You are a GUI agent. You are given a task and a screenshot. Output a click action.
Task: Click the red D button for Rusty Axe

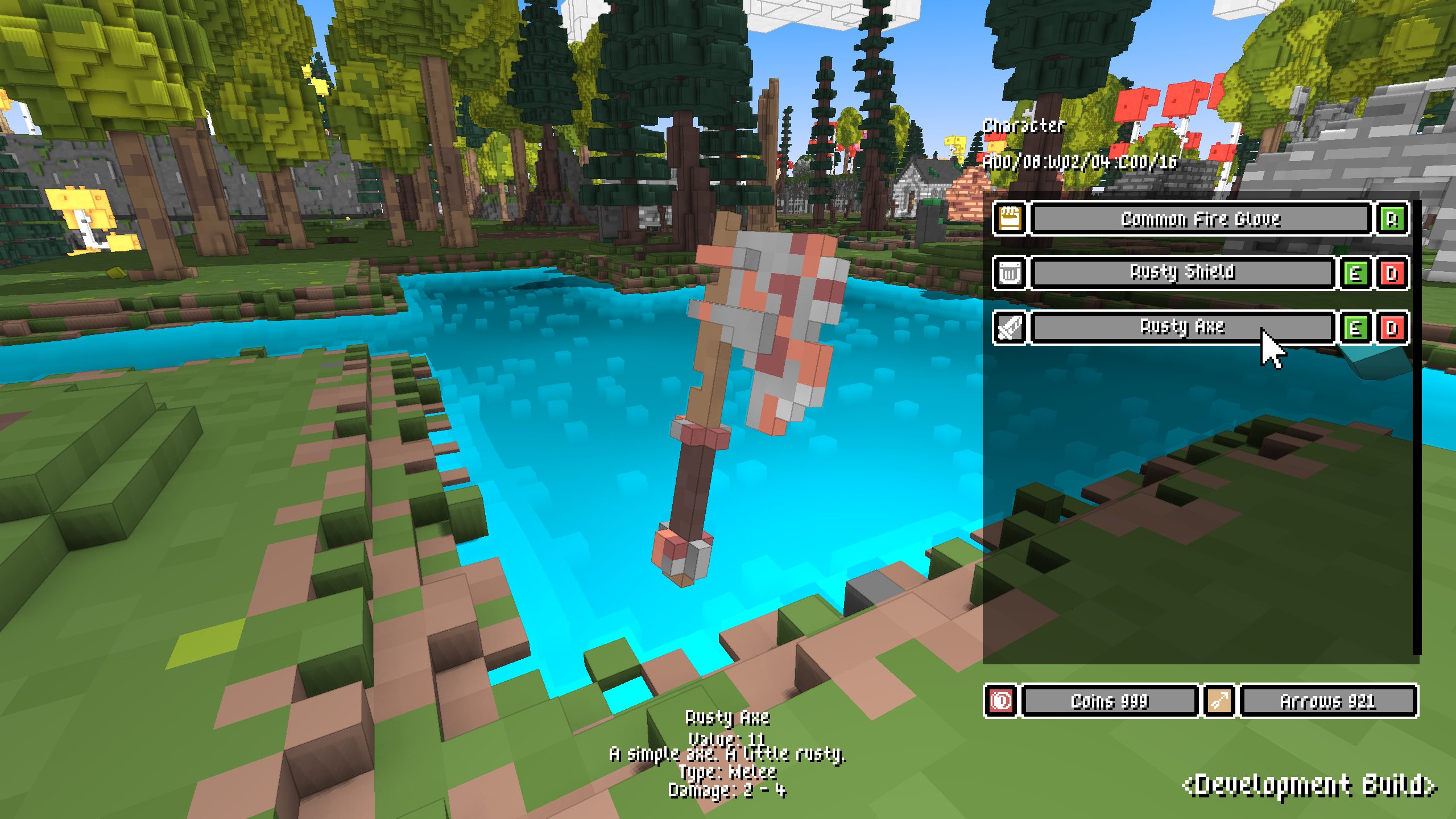[x=1392, y=328]
